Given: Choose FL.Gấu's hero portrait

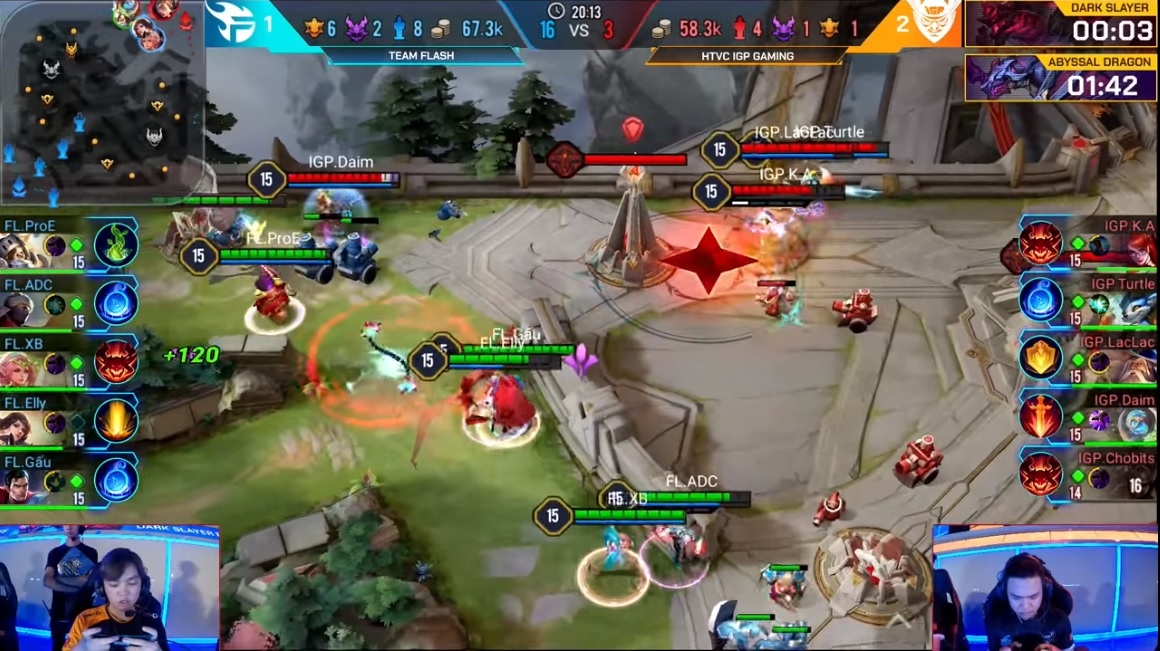Looking at the screenshot, I should tap(22, 484).
